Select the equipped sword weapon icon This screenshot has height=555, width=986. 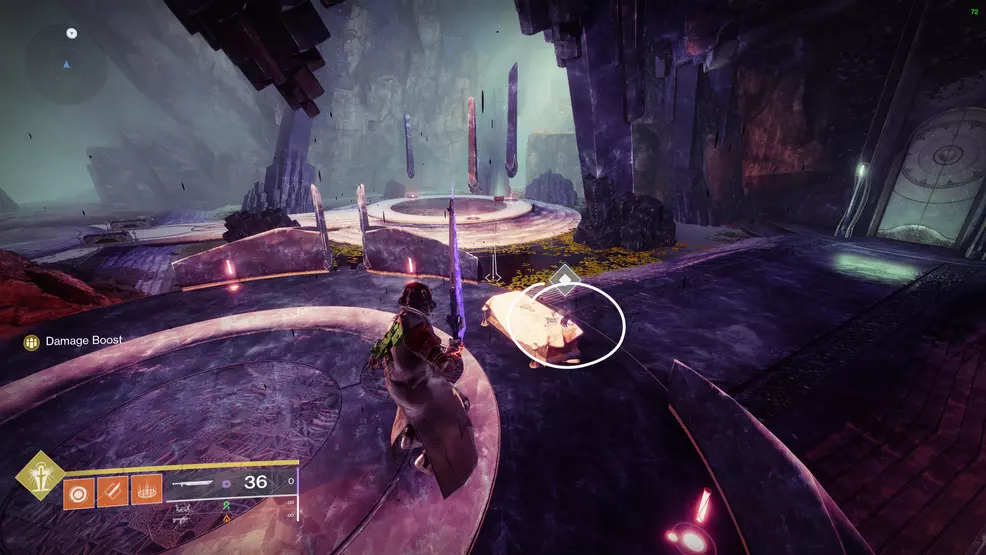coord(195,484)
